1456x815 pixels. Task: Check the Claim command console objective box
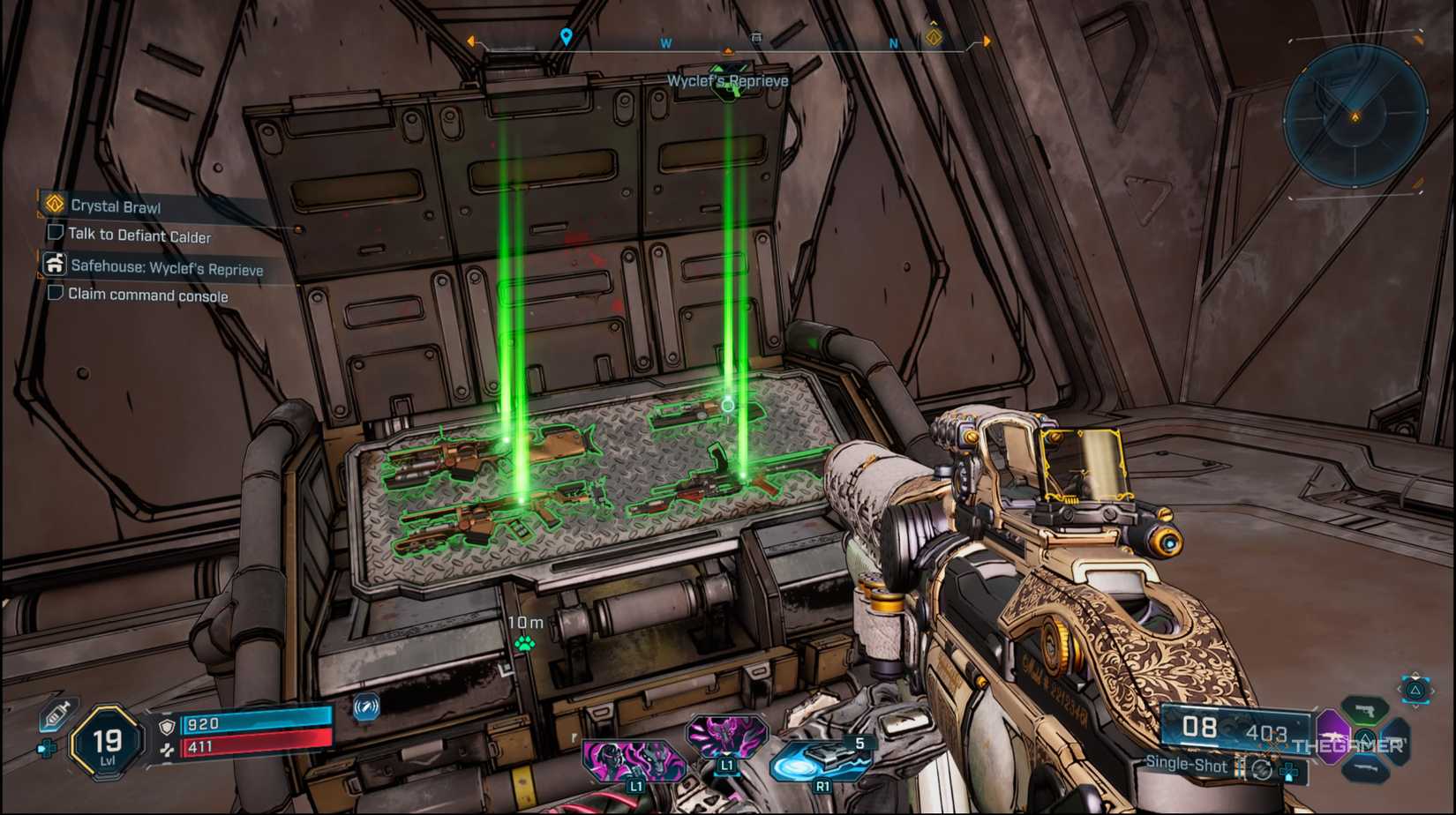tap(56, 293)
